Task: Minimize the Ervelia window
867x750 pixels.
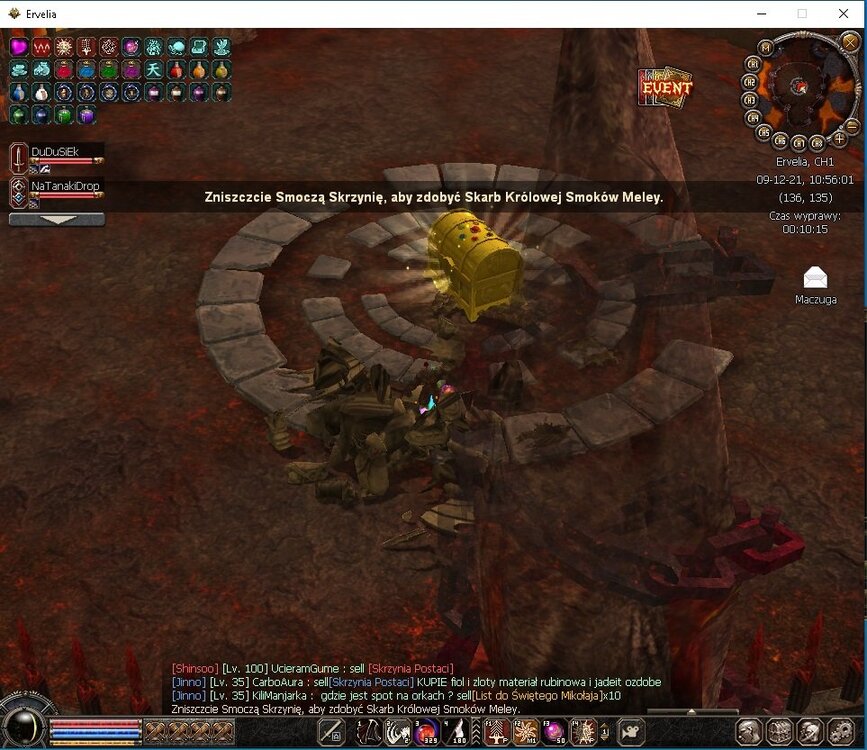Action: (757, 14)
